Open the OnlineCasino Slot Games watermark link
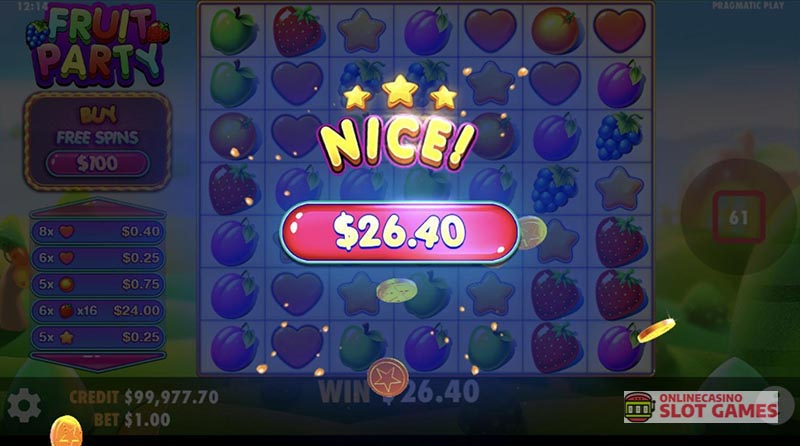 [x=700, y=406]
